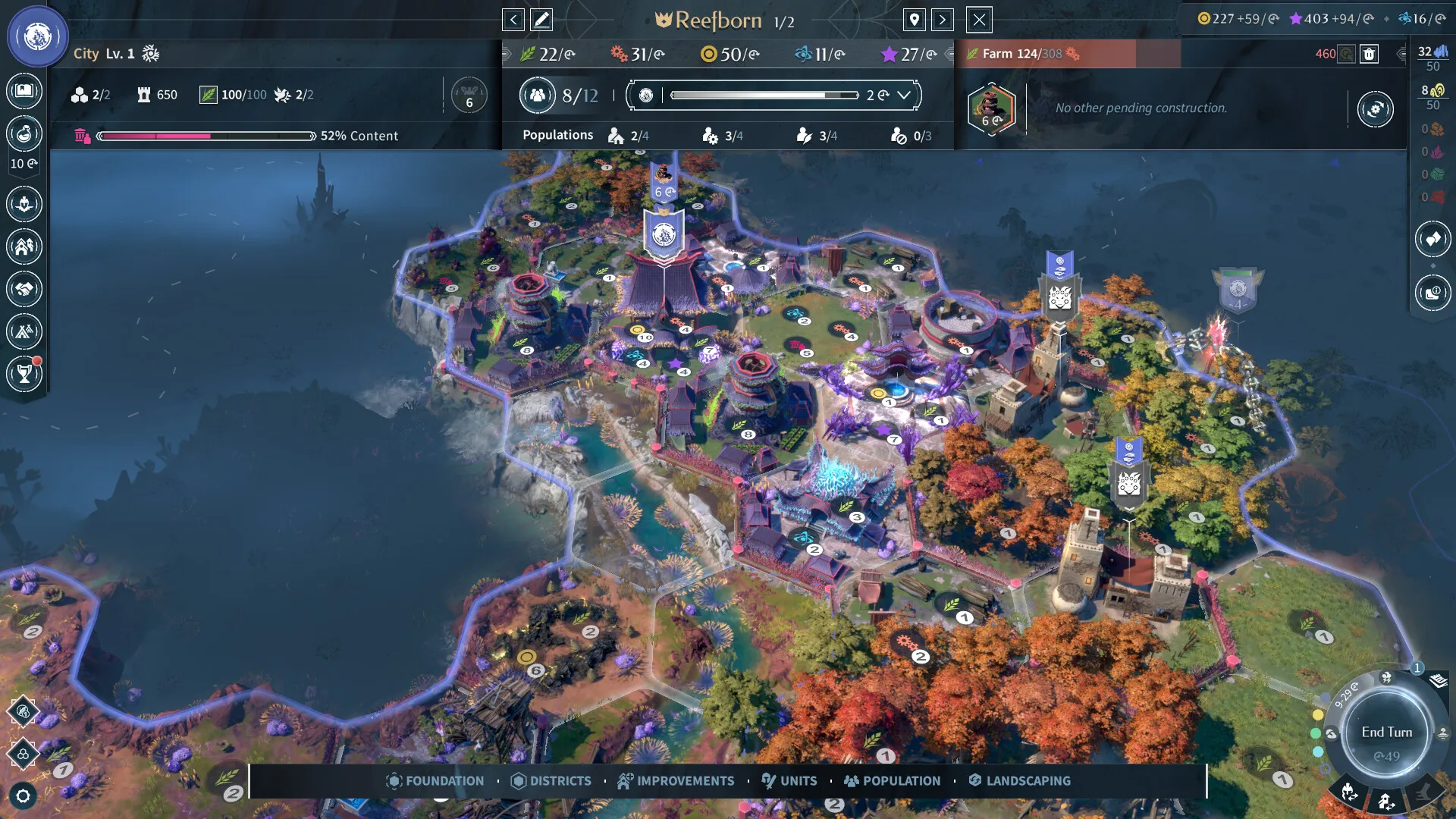Click the map pin beside Reefborn
Image resolution: width=1456 pixels, height=819 pixels.
[x=914, y=20]
